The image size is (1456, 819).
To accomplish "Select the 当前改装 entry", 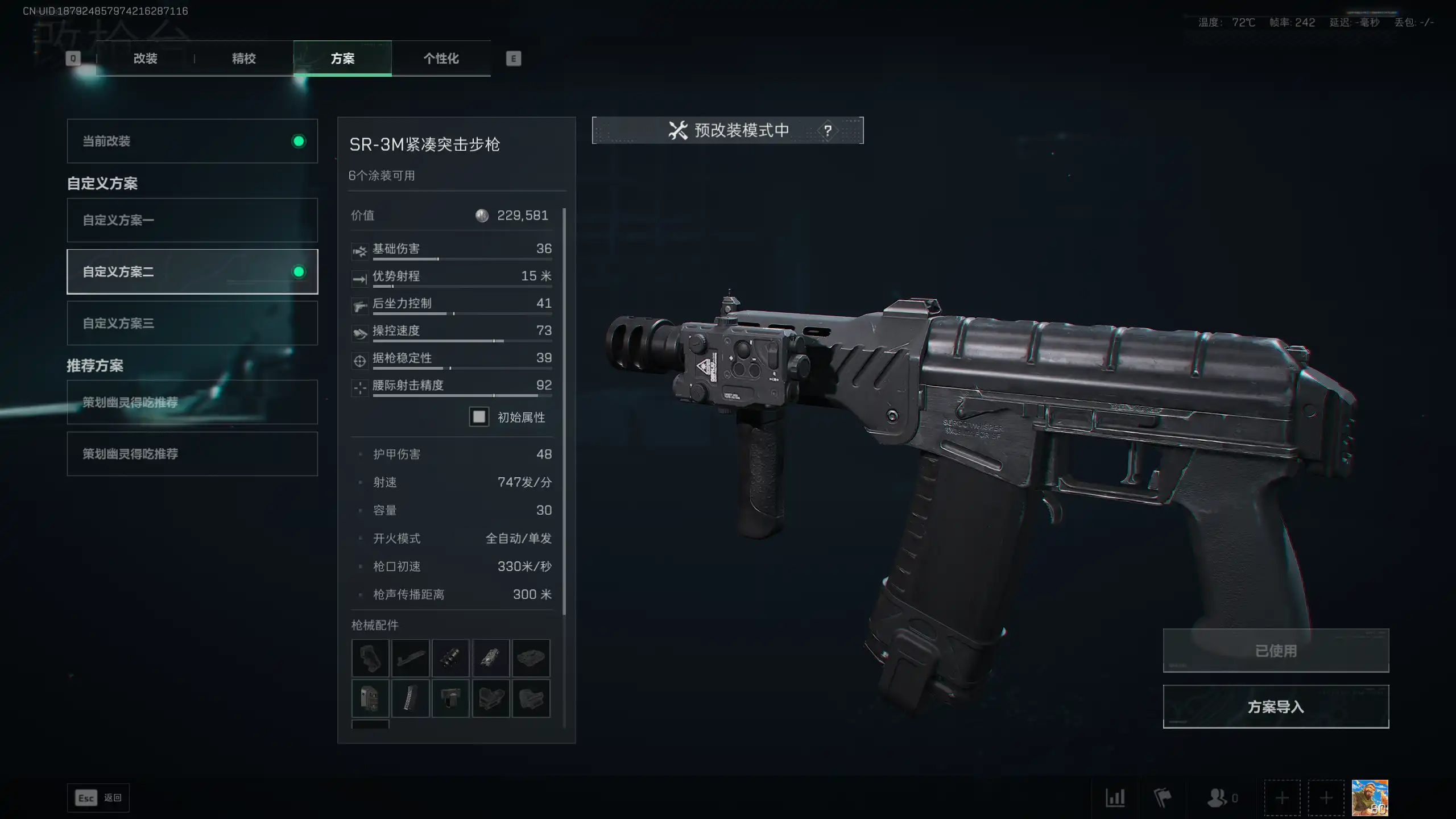I will [192, 141].
